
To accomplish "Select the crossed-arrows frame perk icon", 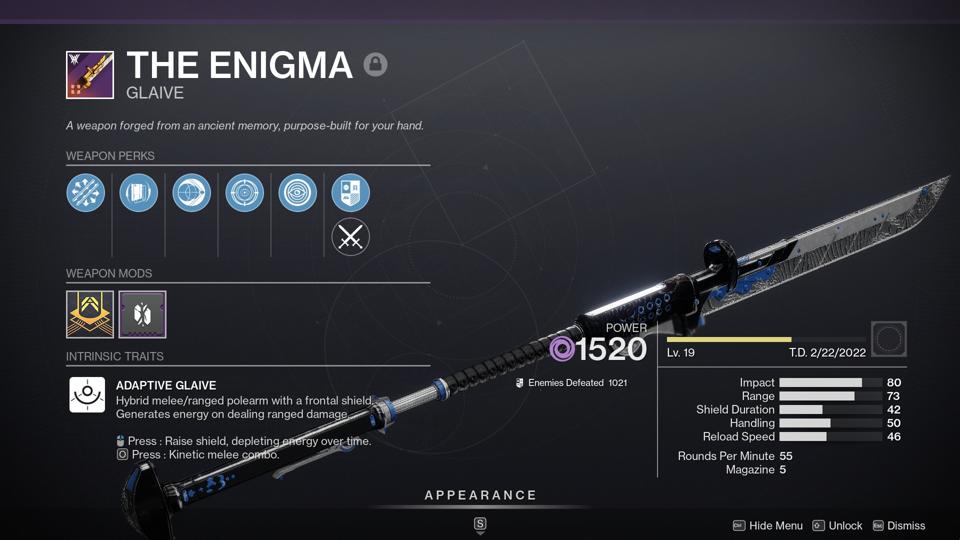I will 86,193.
